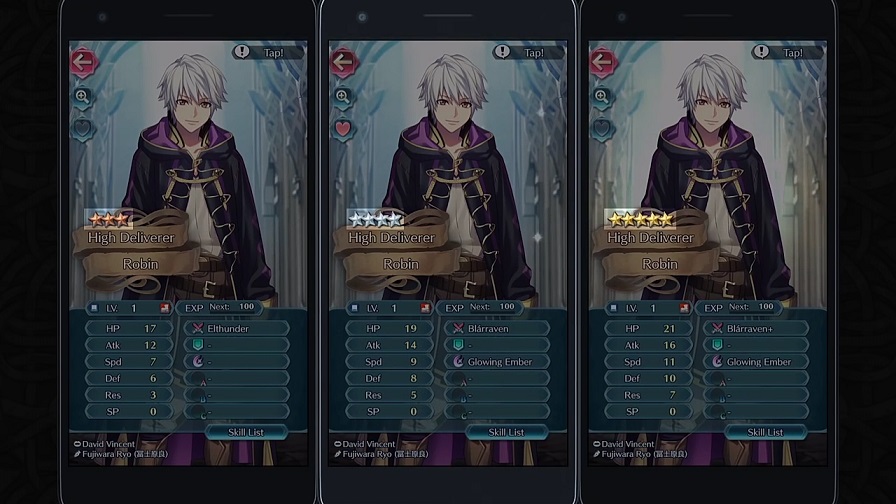Select Glowing Ember on the 4-star Robin screen
This screenshot has height=504, width=896.
[x=495, y=361]
